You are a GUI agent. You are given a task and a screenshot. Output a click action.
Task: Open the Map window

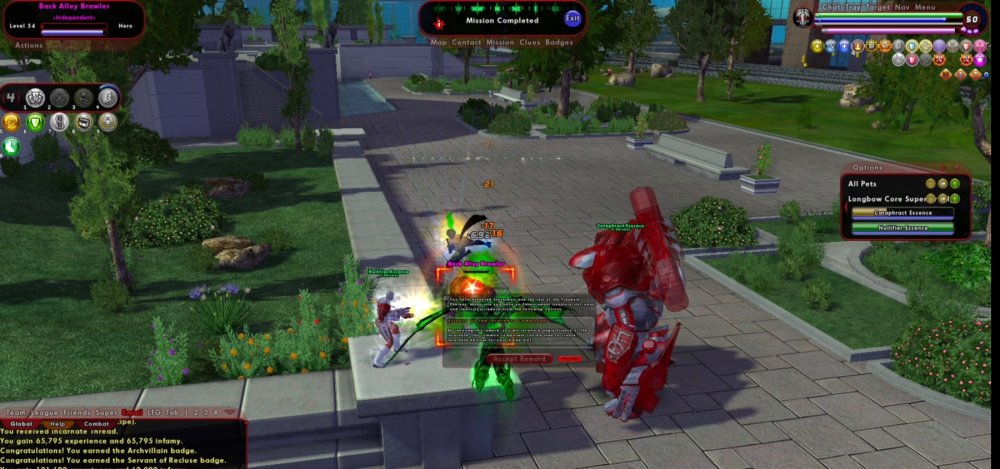438,43
